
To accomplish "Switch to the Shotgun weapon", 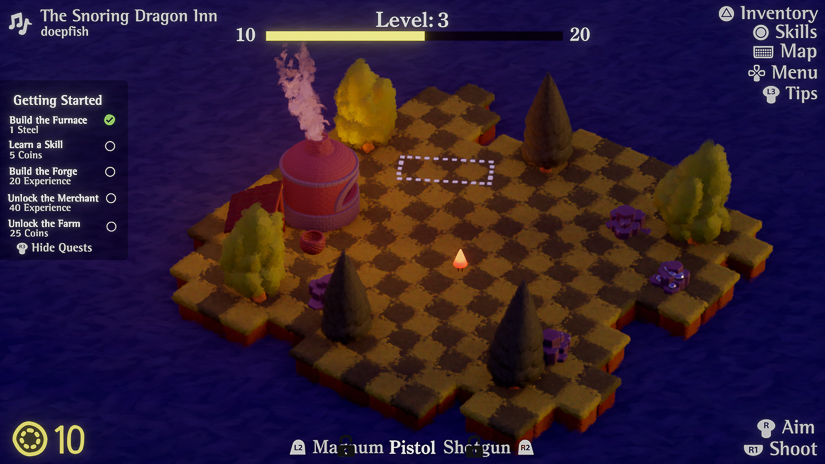I will pyautogui.click(x=477, y=448).
